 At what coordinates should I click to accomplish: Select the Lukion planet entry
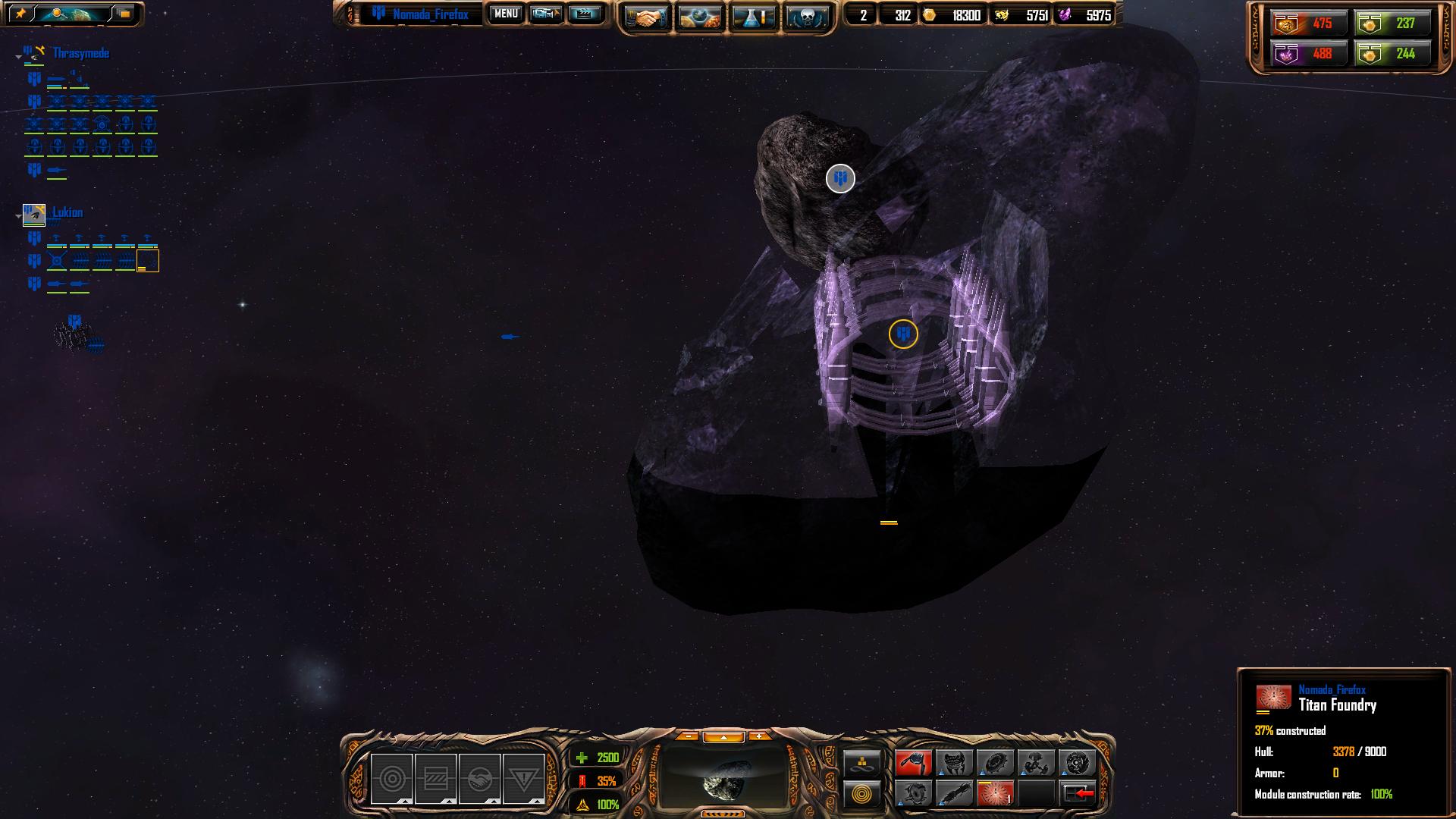coord(67,212)
